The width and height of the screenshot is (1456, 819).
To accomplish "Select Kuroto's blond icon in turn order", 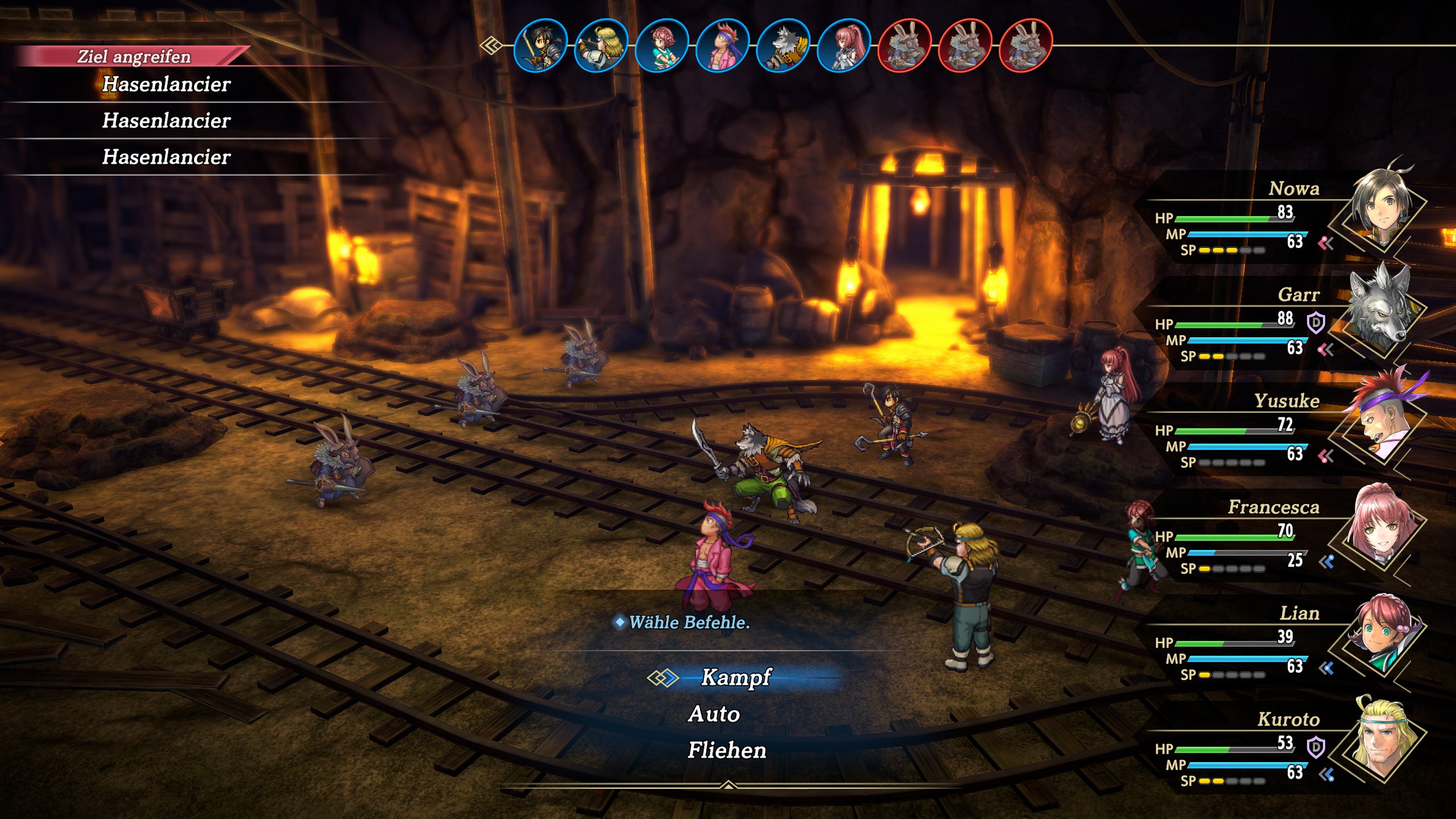I will pos(601,45).
